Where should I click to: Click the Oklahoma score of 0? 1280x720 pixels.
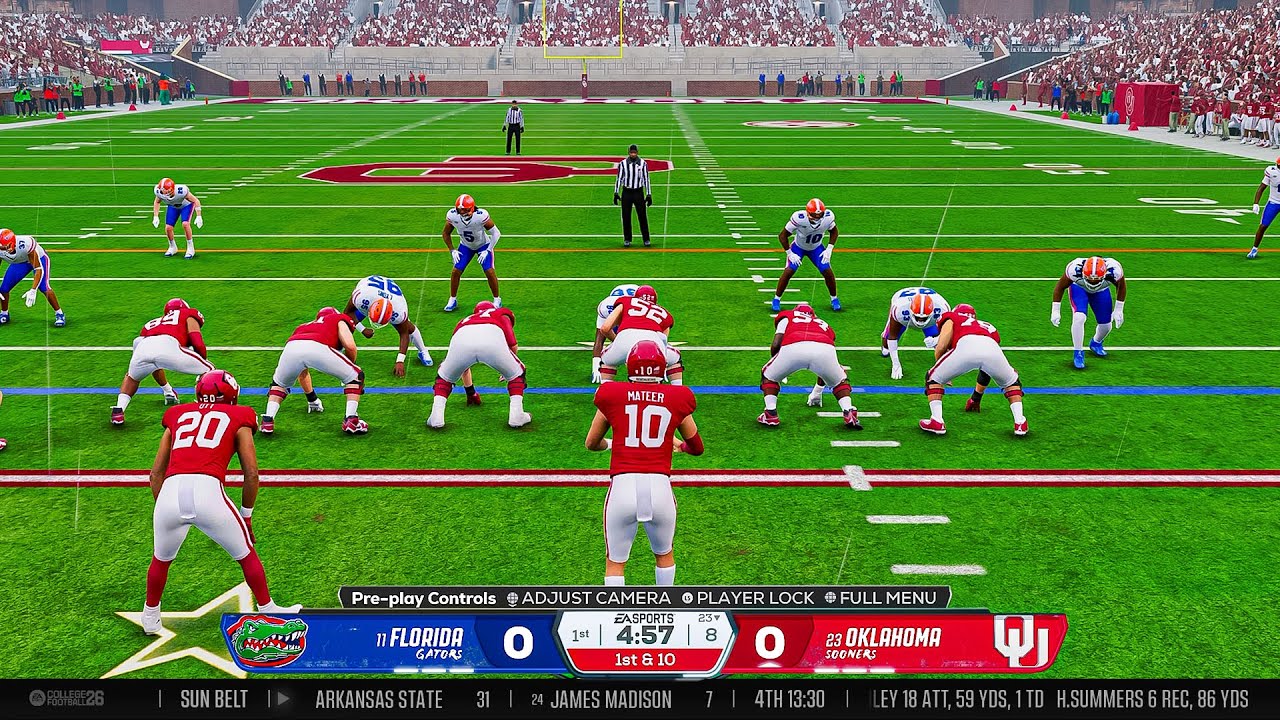click(772, 640)
